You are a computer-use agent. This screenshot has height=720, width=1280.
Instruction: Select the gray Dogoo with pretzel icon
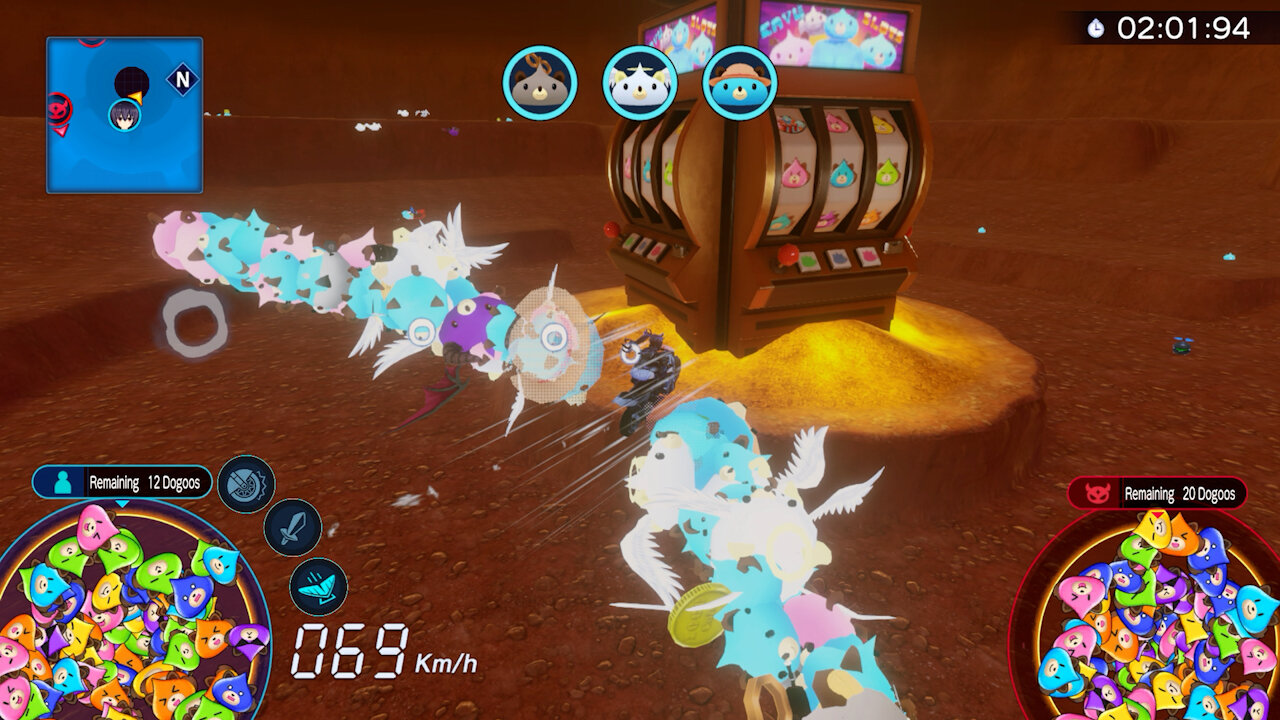tap(540, 83)
